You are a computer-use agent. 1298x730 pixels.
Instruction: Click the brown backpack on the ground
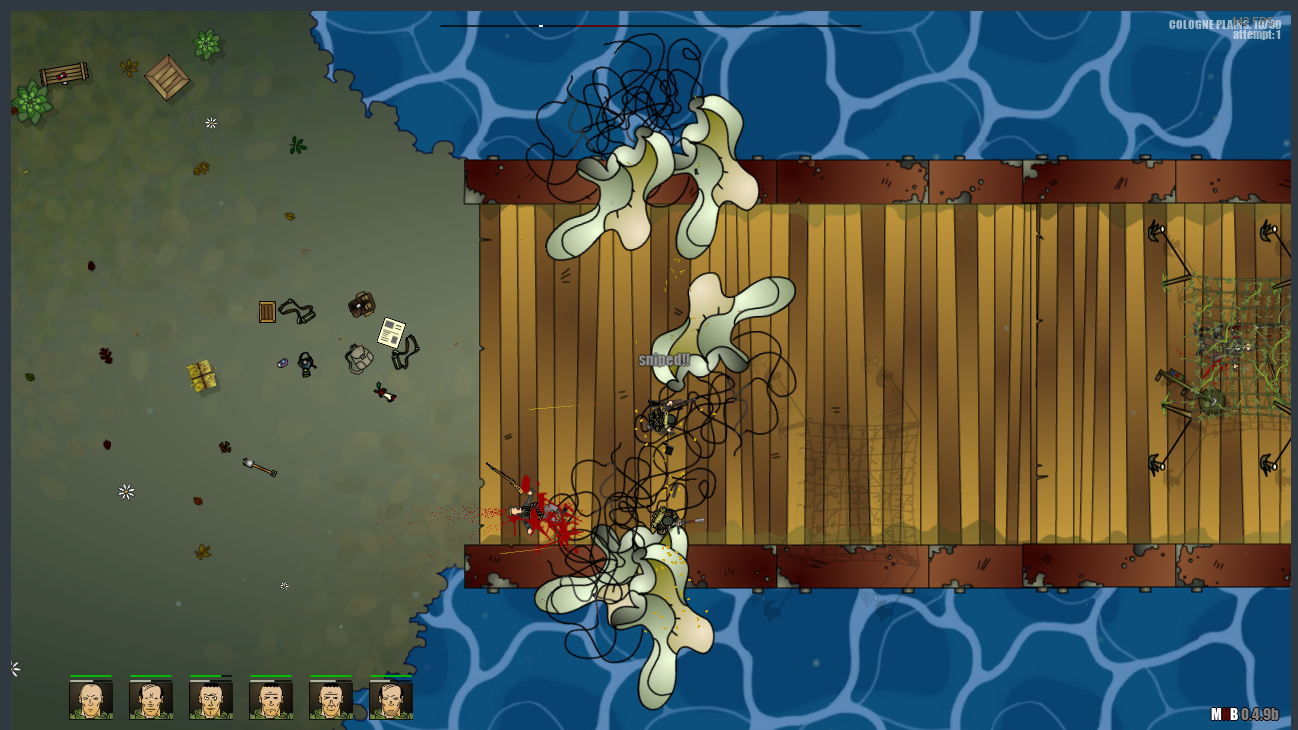click(x=361, y=304)
